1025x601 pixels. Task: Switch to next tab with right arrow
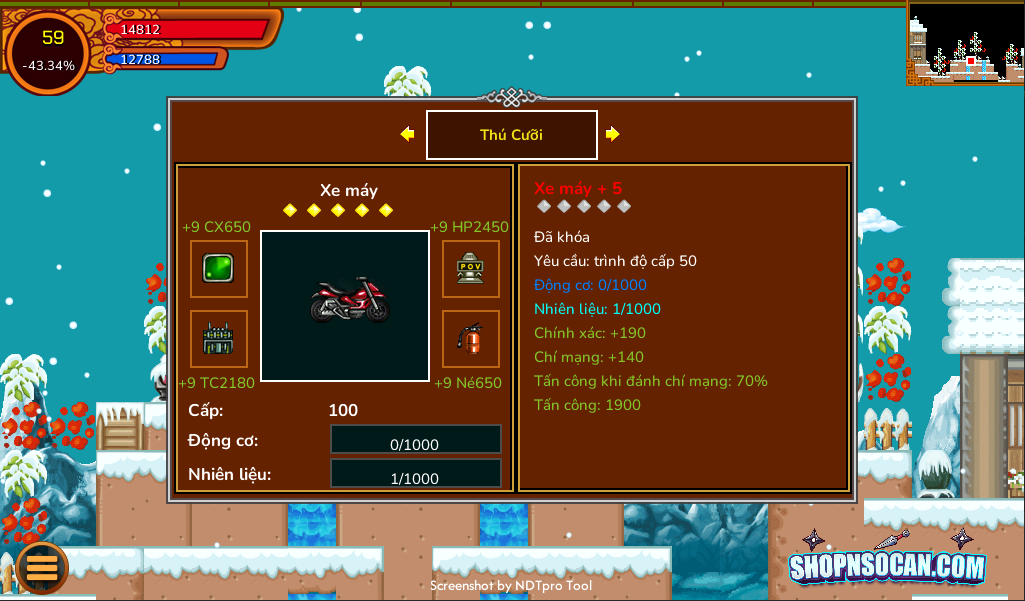(613, 134)
